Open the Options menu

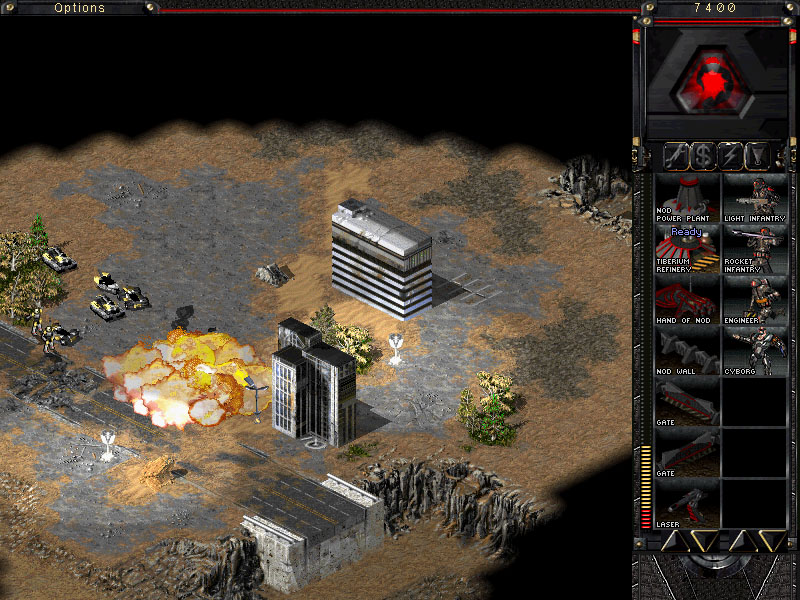tap(79, 8)
